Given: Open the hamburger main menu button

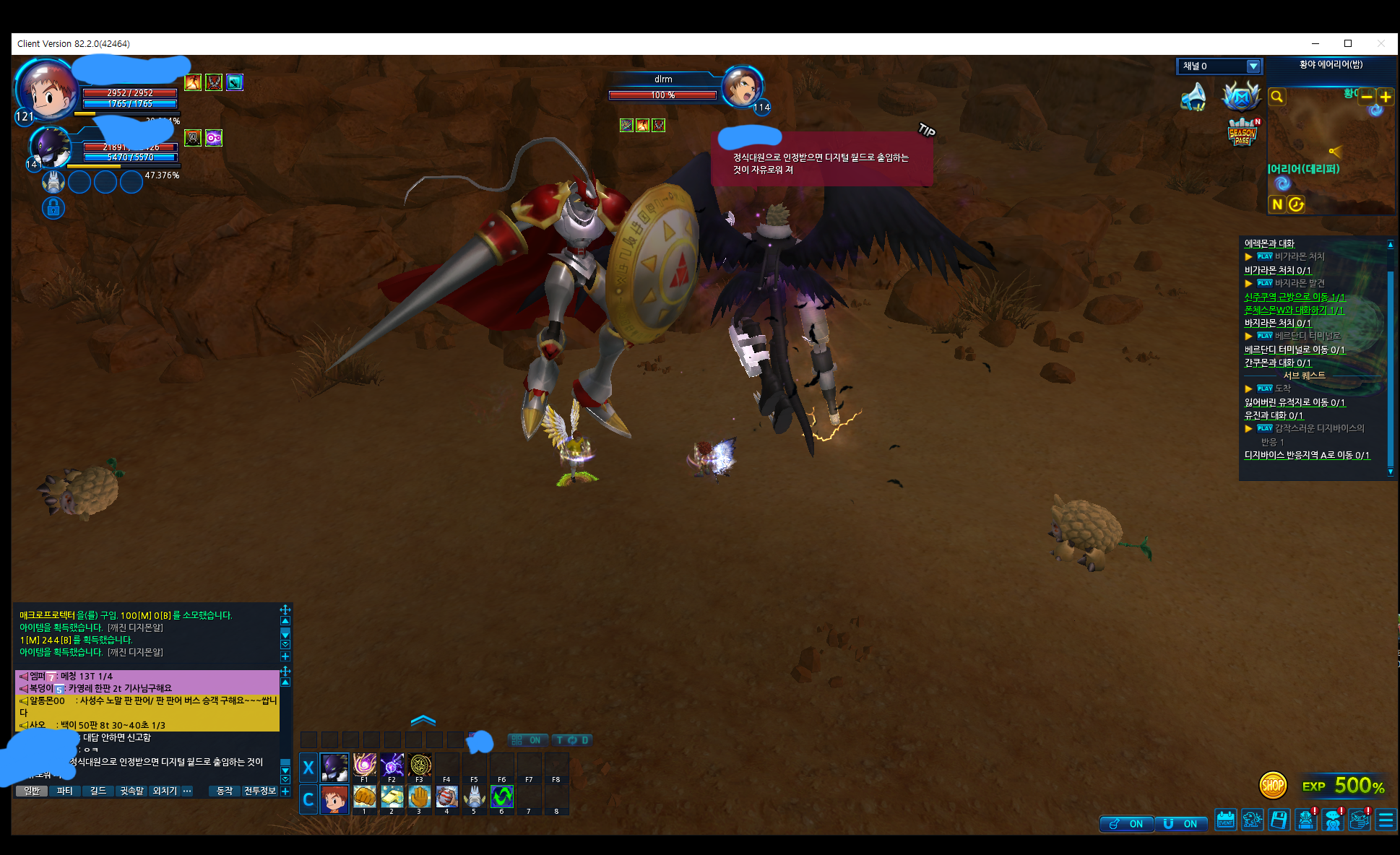Looking at the screenshot, I should click(x=1386, y=820).
